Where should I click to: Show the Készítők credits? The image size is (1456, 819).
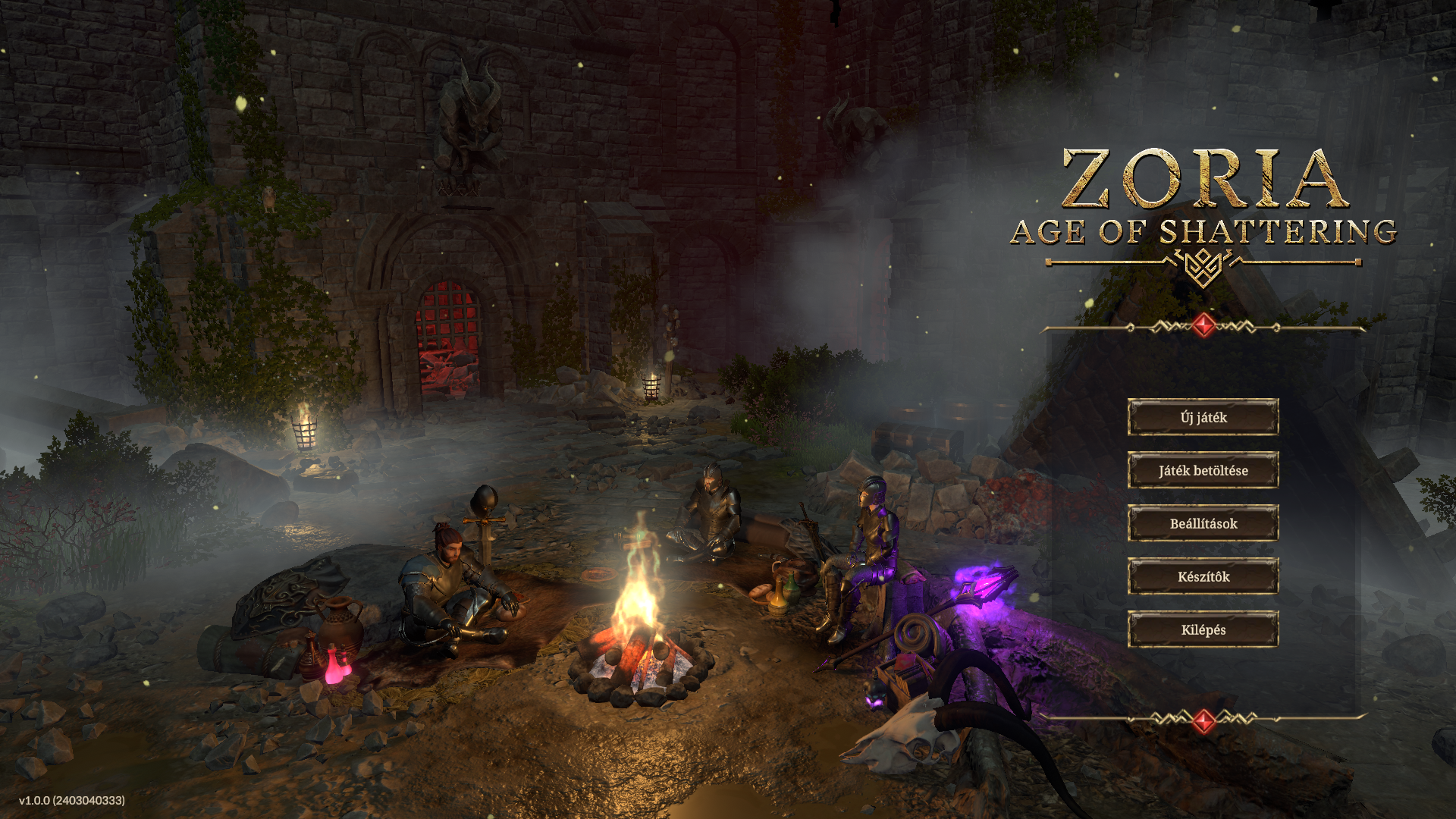pos(1203,576)
